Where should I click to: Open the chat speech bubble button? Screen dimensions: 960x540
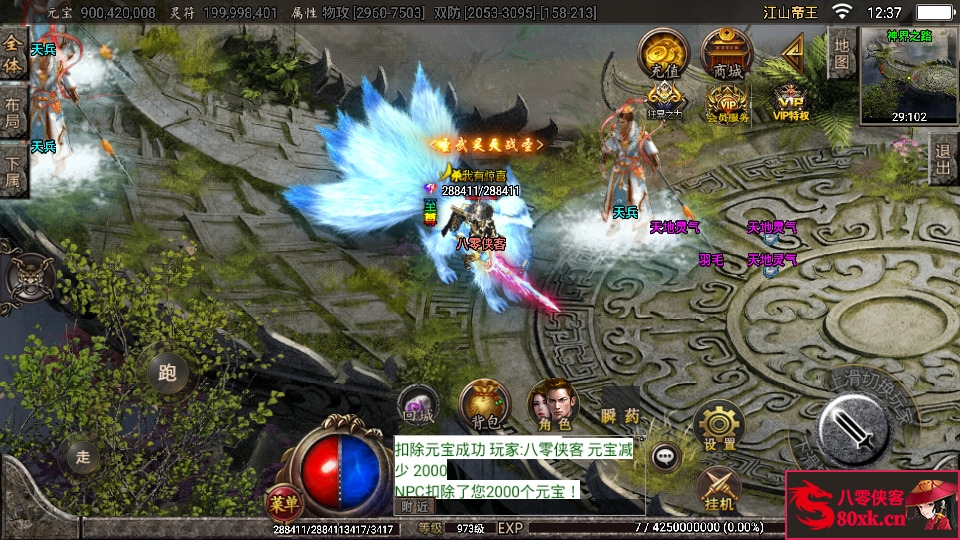(x=665, y=458)
